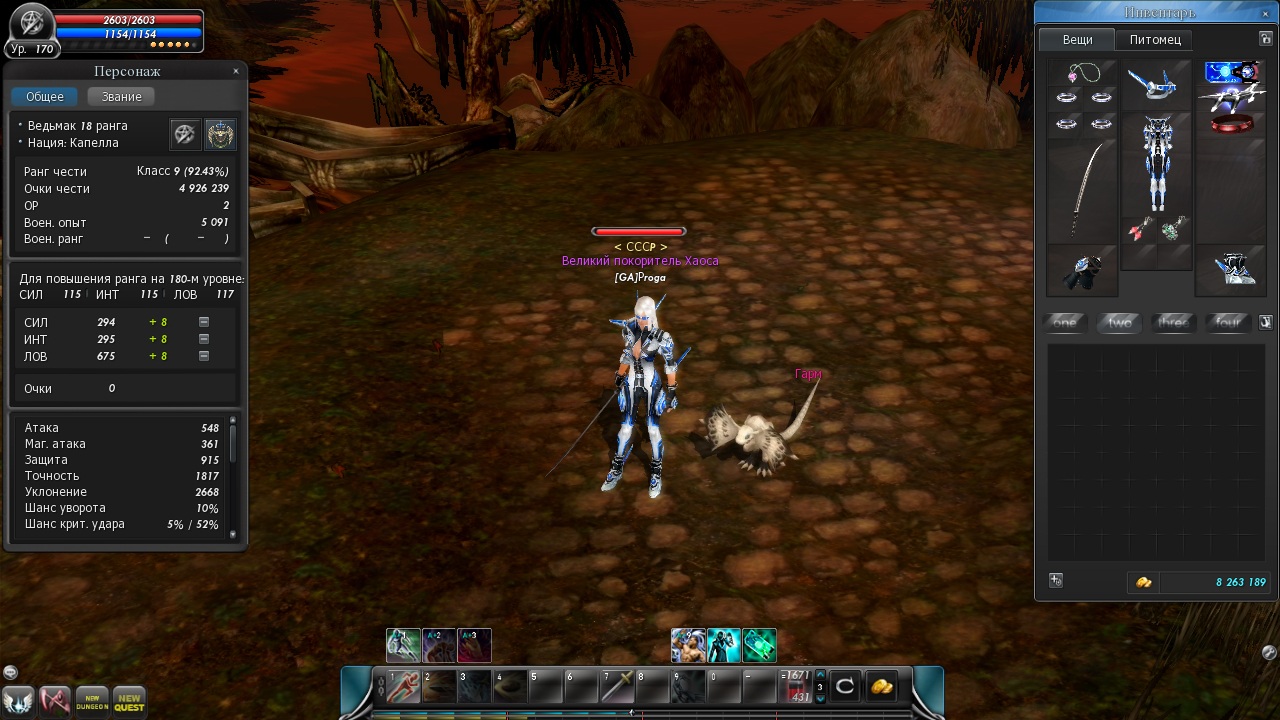Viewport: 1280px width, 720px height.
Task: Click the hotbar page up arrow
Action: [821, 675]
